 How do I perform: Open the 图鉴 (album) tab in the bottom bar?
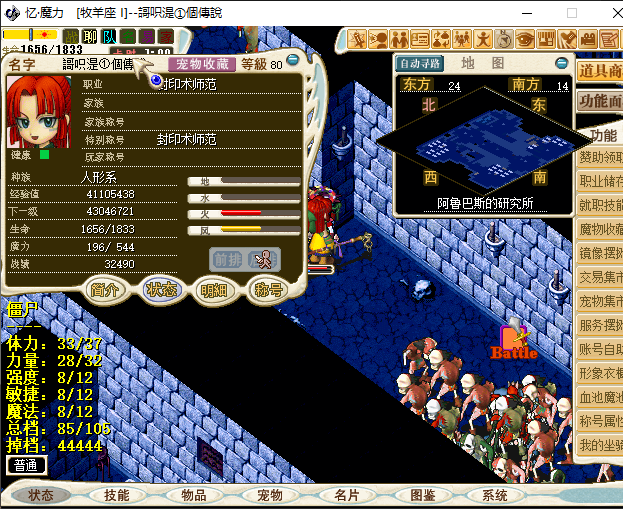422,495
